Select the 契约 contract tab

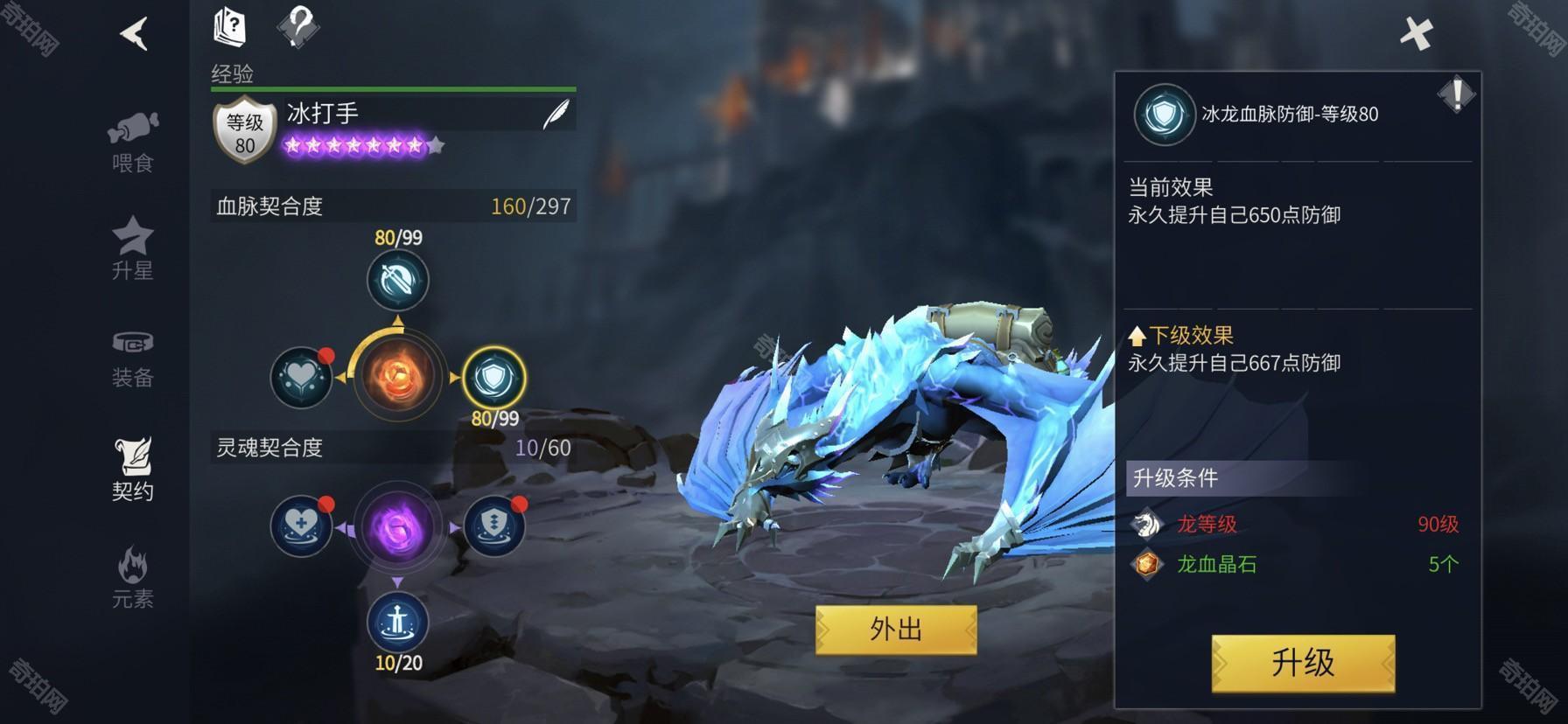pyautogui.click(x=133, y=470)
